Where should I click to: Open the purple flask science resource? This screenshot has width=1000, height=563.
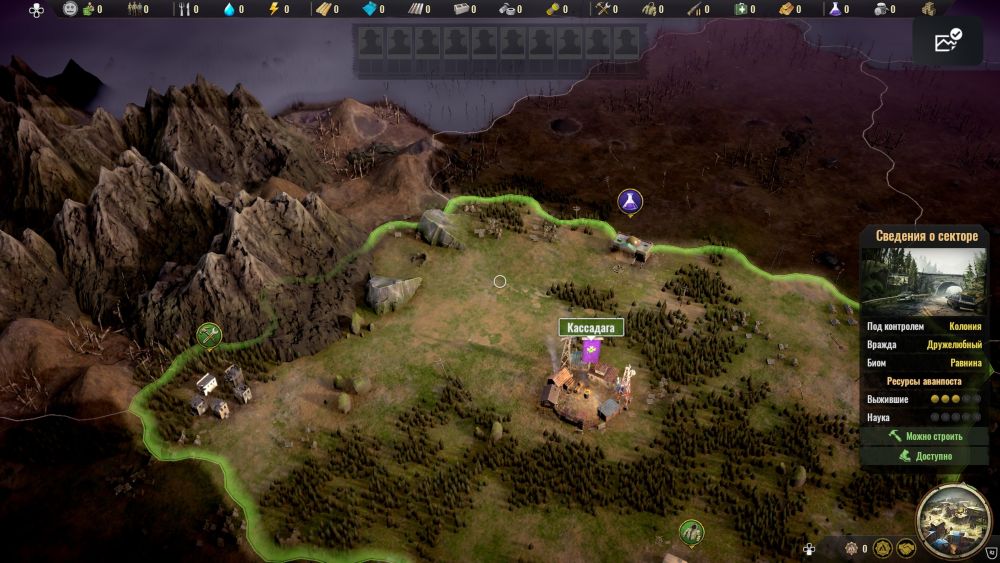point(834,9)
